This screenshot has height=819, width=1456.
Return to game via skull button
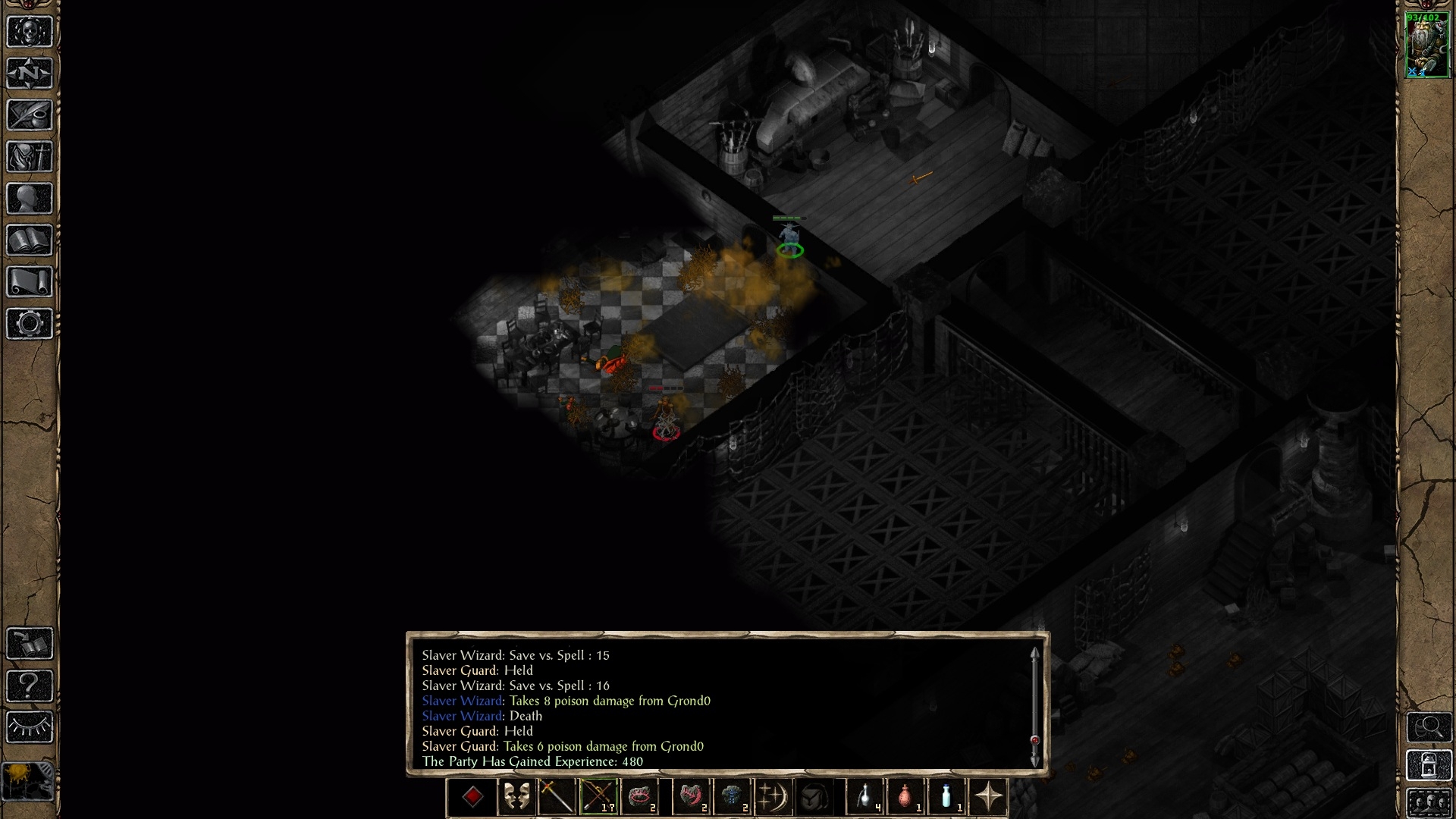pyautogui.click(x=30, y=32)
